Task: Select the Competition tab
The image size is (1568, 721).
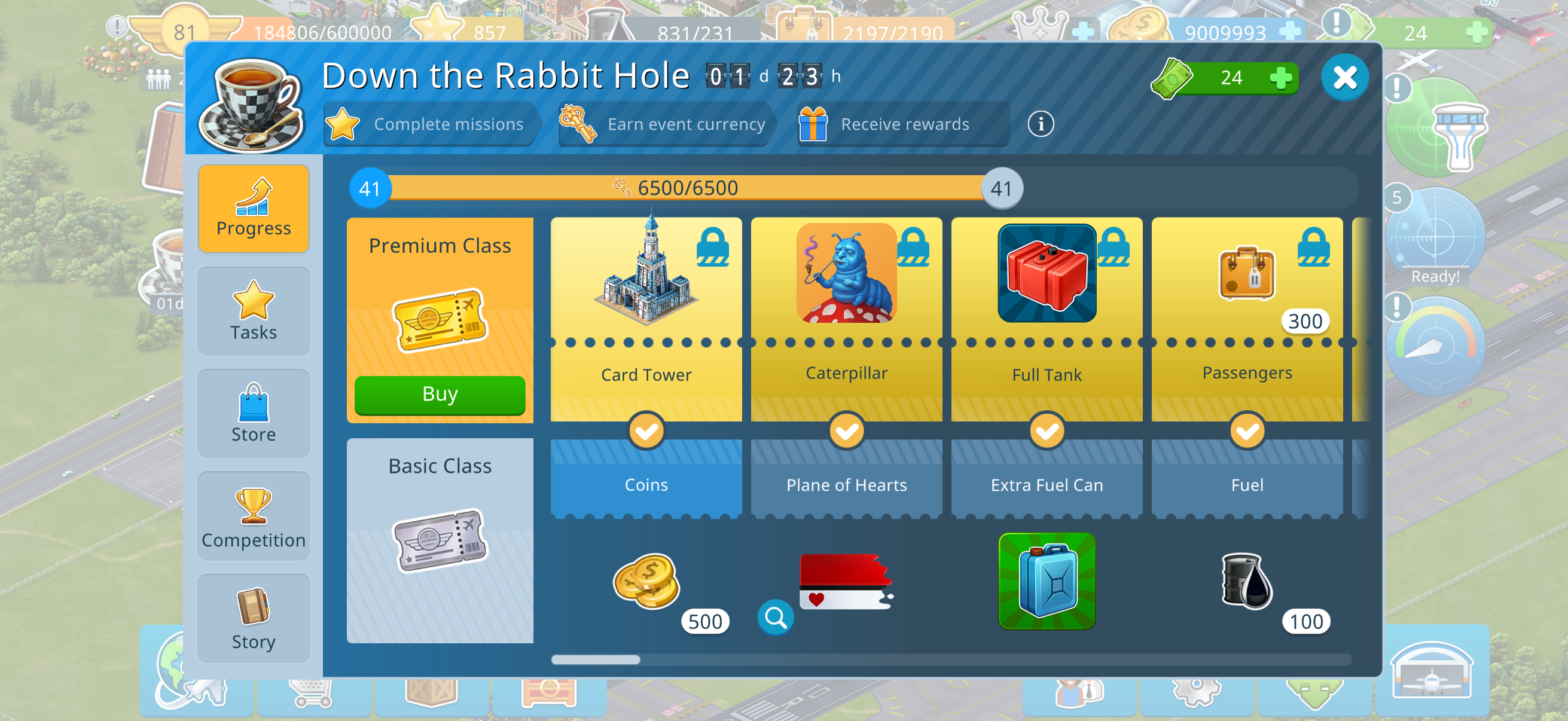Action: (254, 517)
